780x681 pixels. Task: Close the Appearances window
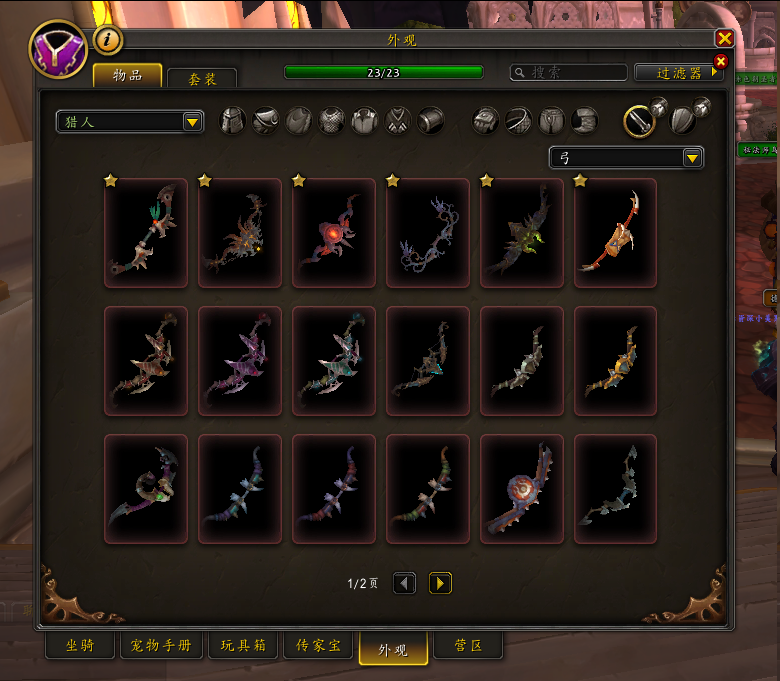[724, 38]
